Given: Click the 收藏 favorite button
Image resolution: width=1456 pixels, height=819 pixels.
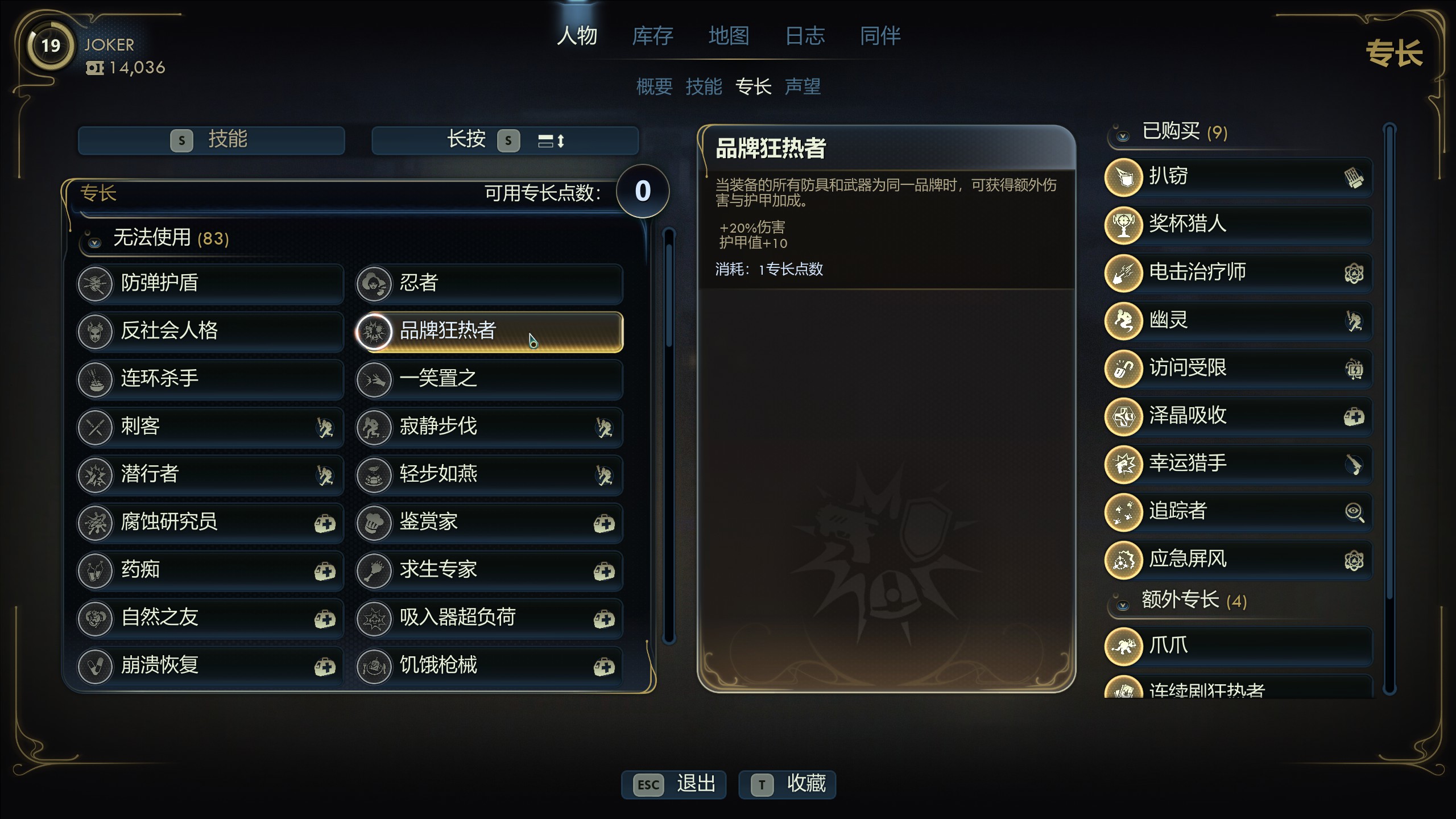Looking at the screenshot, I should [788, 784].
